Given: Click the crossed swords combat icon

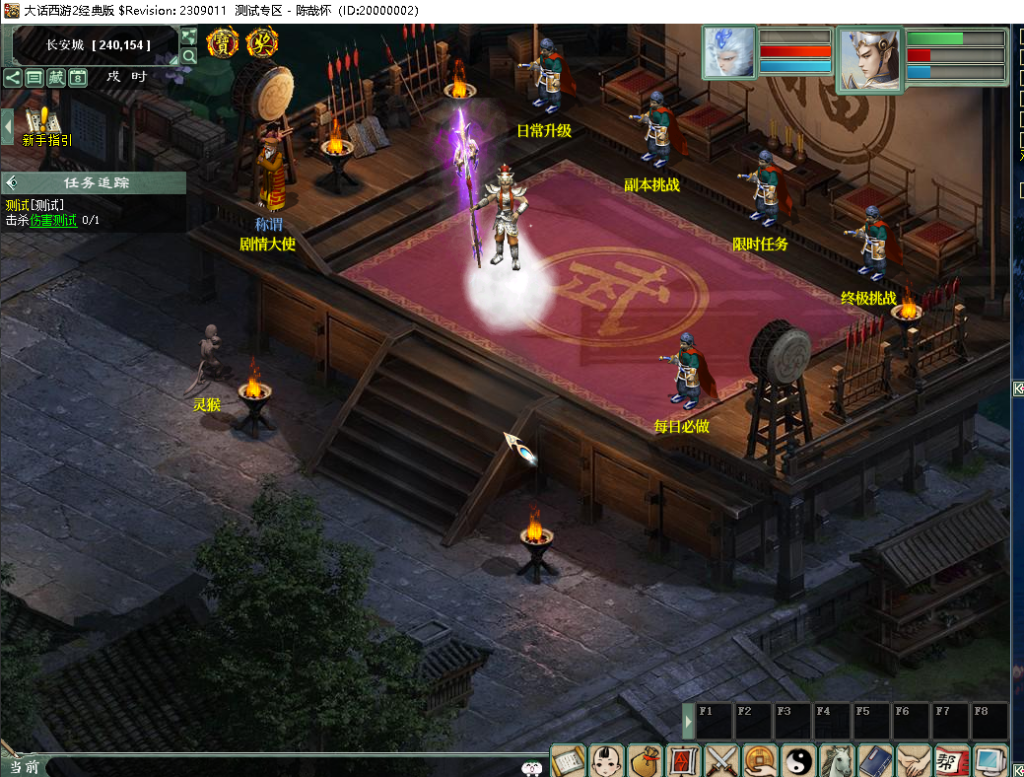Looking at the screenshot, I should tap(722, 761).
